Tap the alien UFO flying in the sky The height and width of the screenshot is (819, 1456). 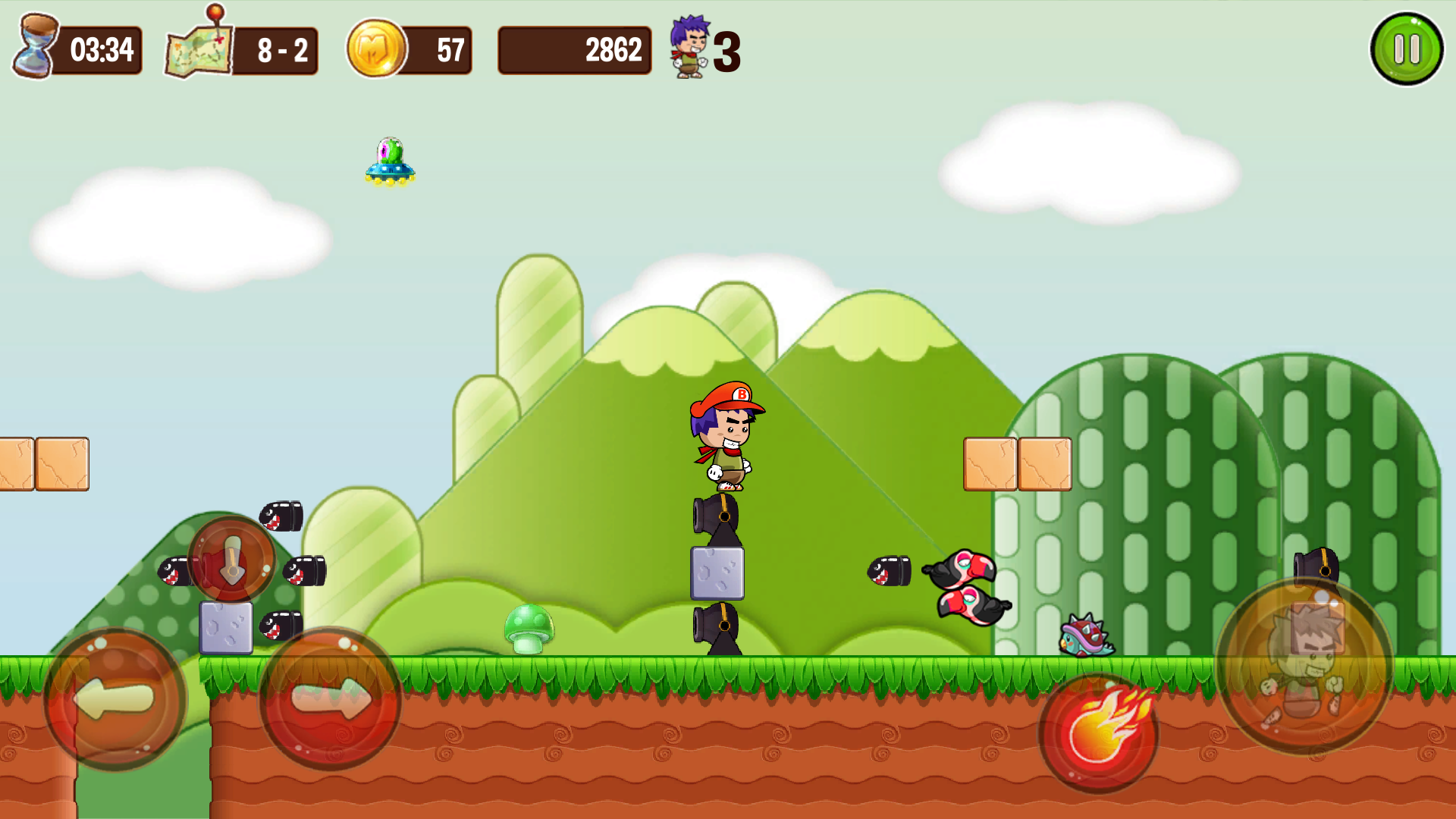tap(389, 160)
